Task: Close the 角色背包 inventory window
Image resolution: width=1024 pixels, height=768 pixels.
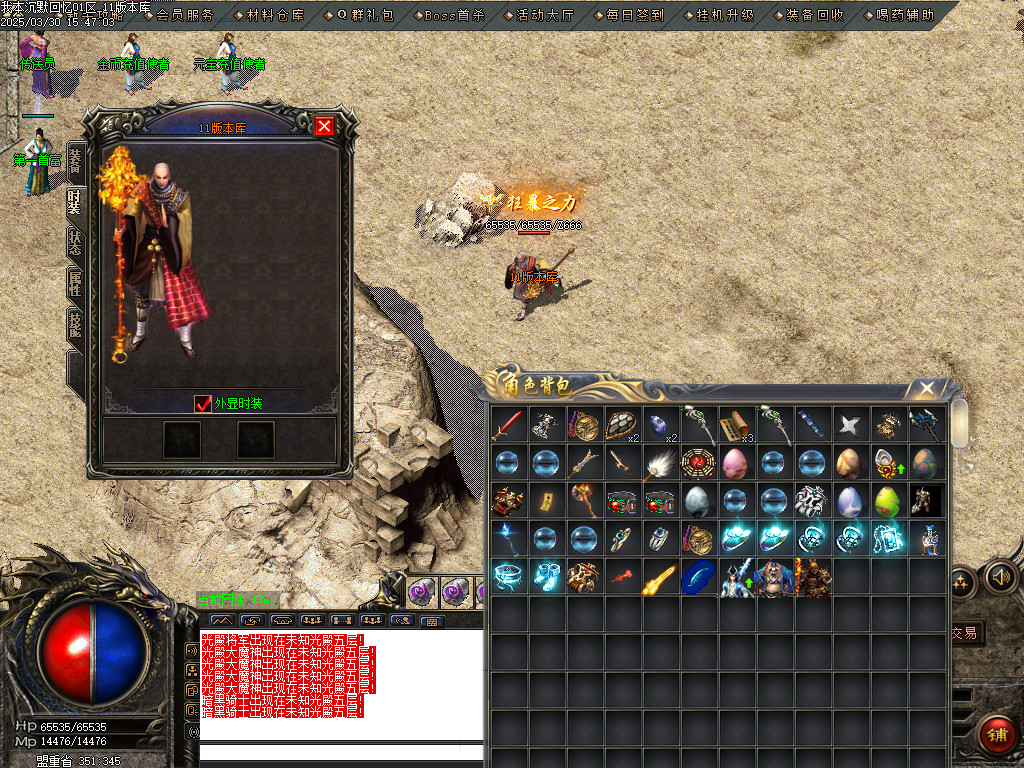Action: pos(927,388)
